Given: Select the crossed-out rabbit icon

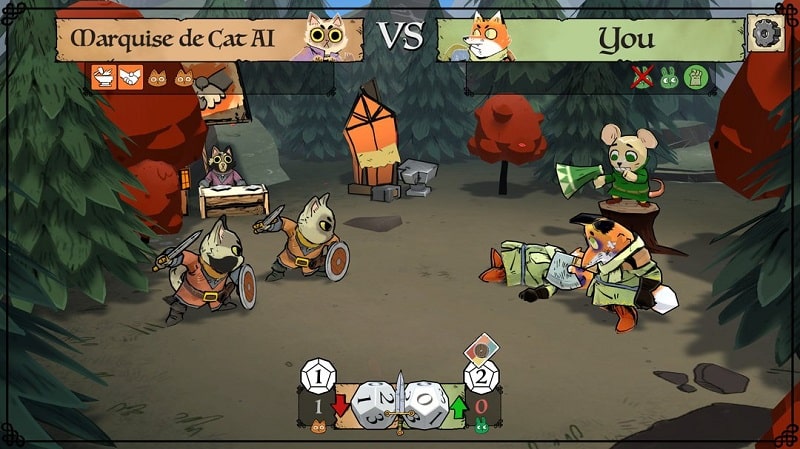Looking at the screenshot, I should pos(642,76).
